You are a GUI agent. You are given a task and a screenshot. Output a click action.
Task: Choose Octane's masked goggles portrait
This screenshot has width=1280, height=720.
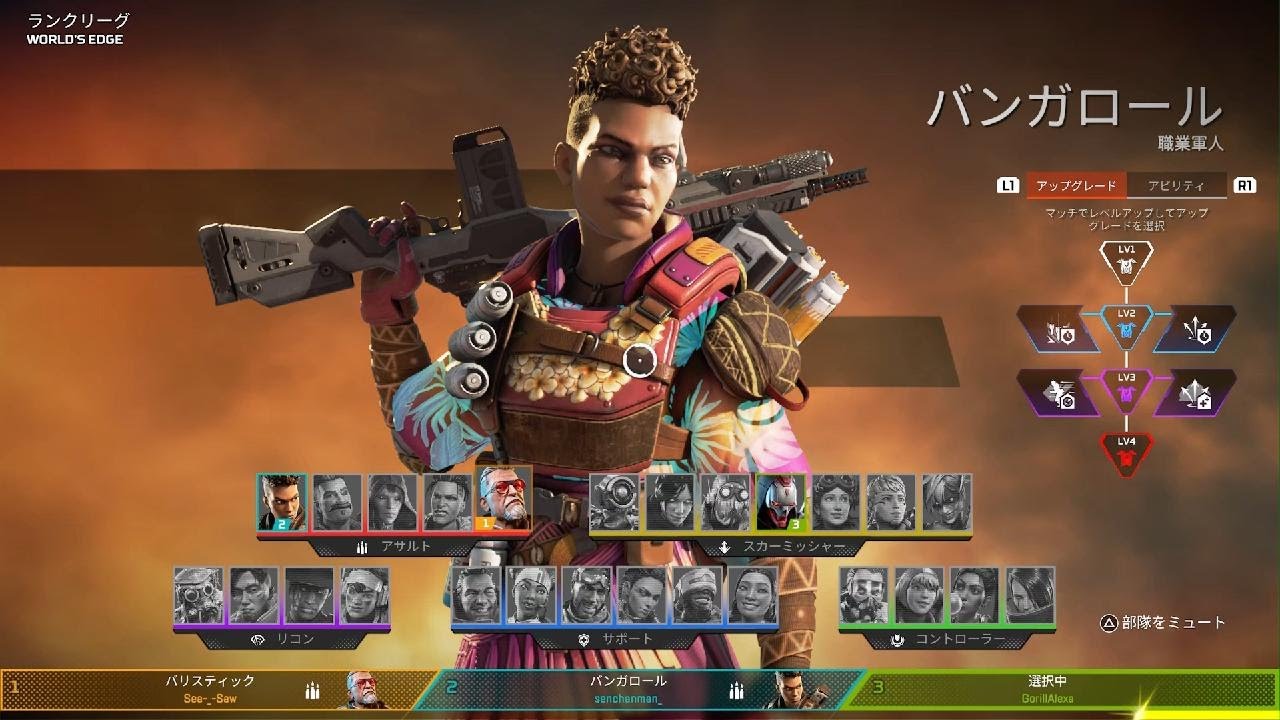tap(725, 501)
